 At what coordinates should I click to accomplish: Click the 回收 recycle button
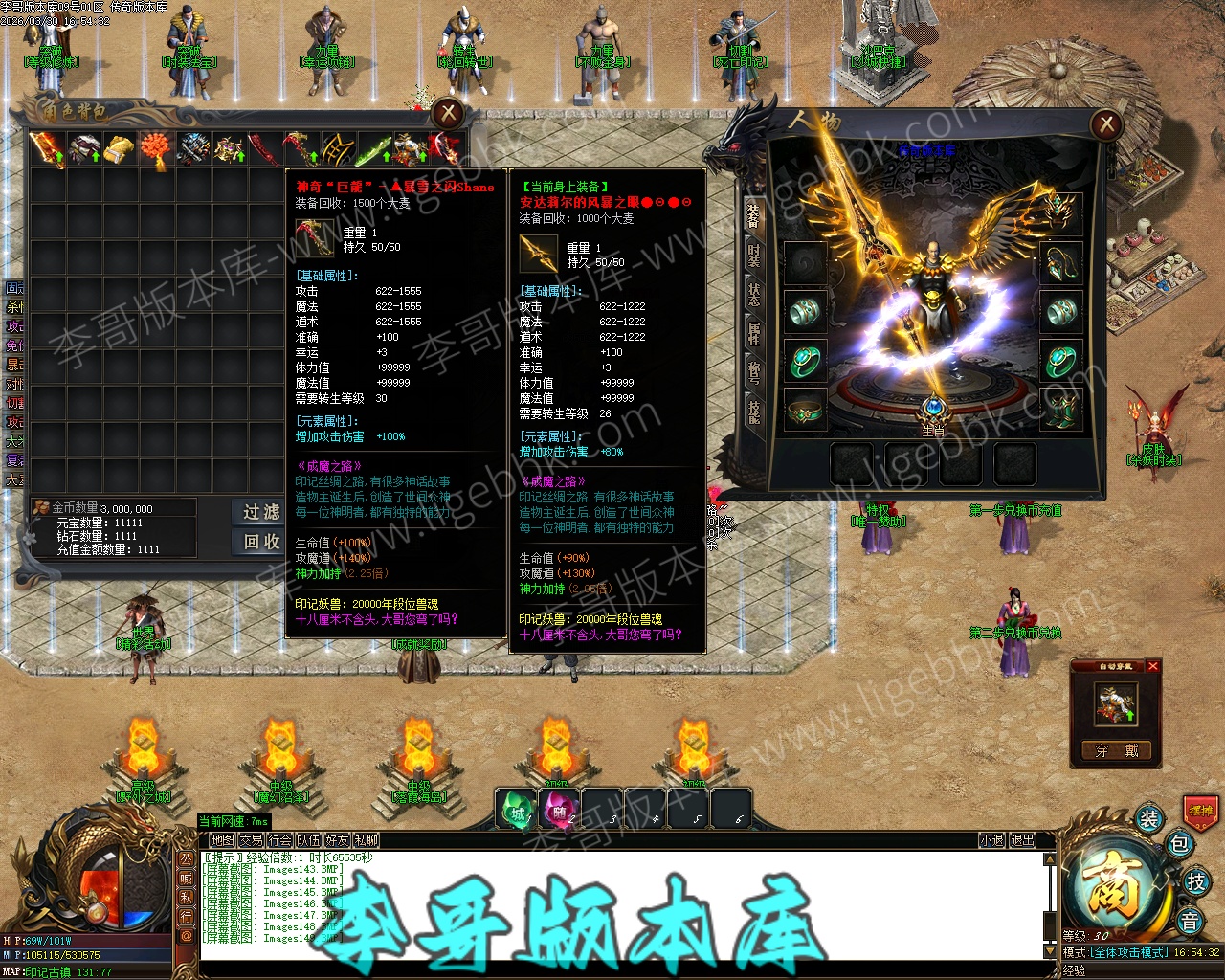click(260, 542)
